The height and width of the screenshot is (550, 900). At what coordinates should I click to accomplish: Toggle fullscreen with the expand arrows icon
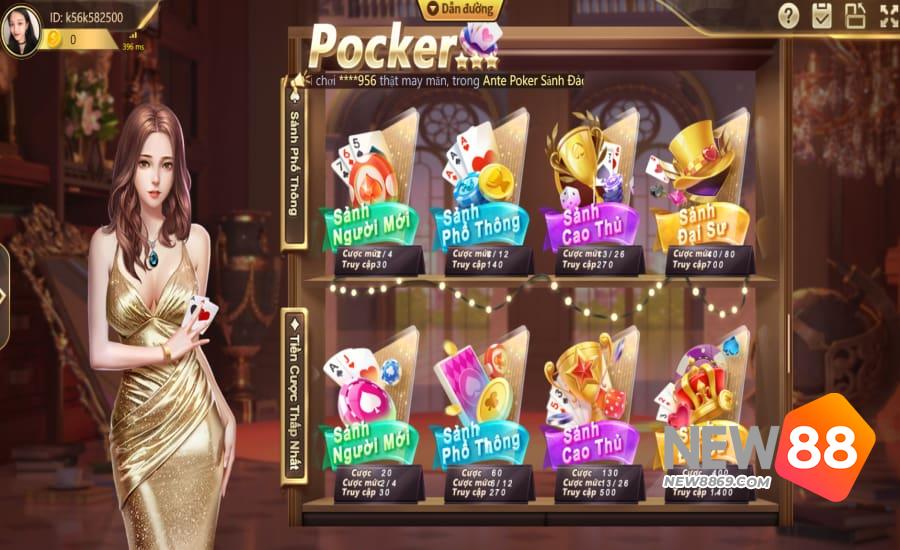(889, 16)
